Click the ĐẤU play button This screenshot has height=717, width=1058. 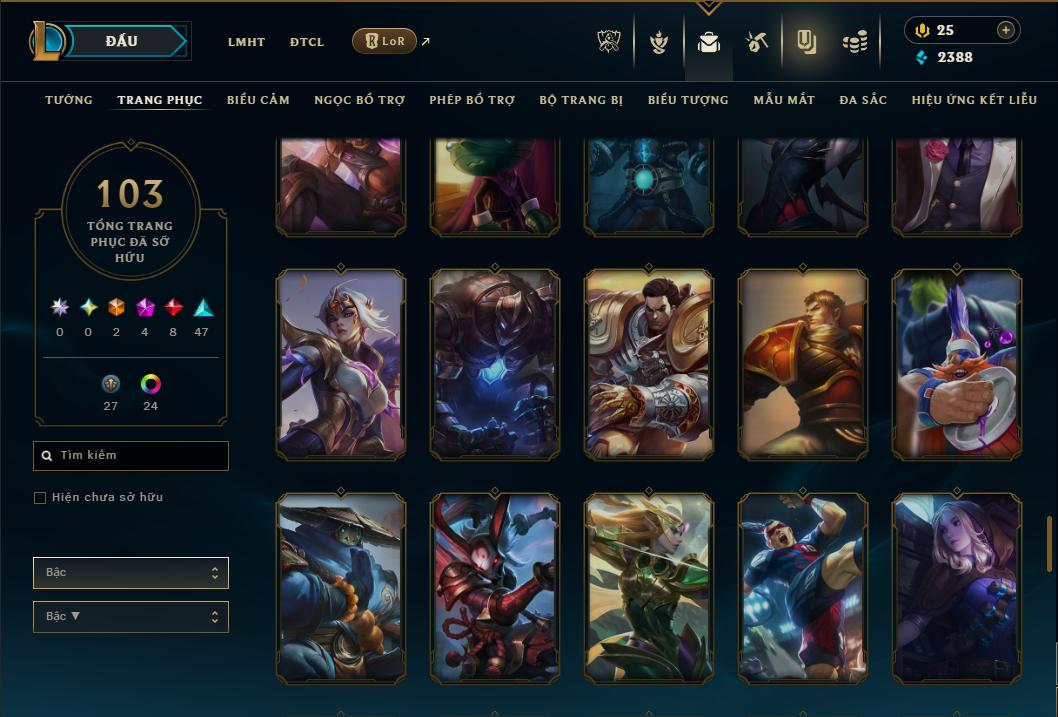click(x=121, y=41)
